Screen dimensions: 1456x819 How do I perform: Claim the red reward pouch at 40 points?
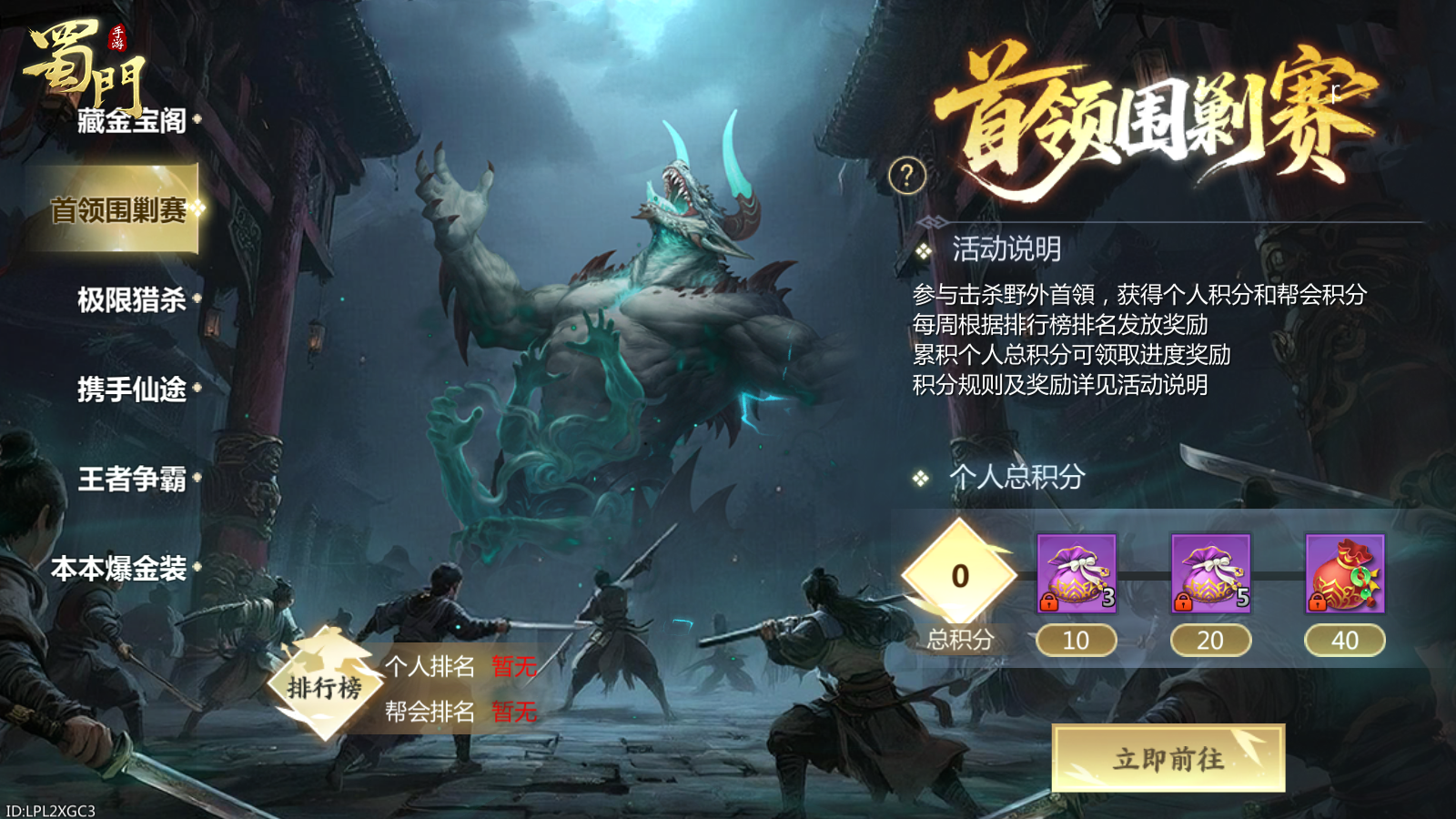1347,573
